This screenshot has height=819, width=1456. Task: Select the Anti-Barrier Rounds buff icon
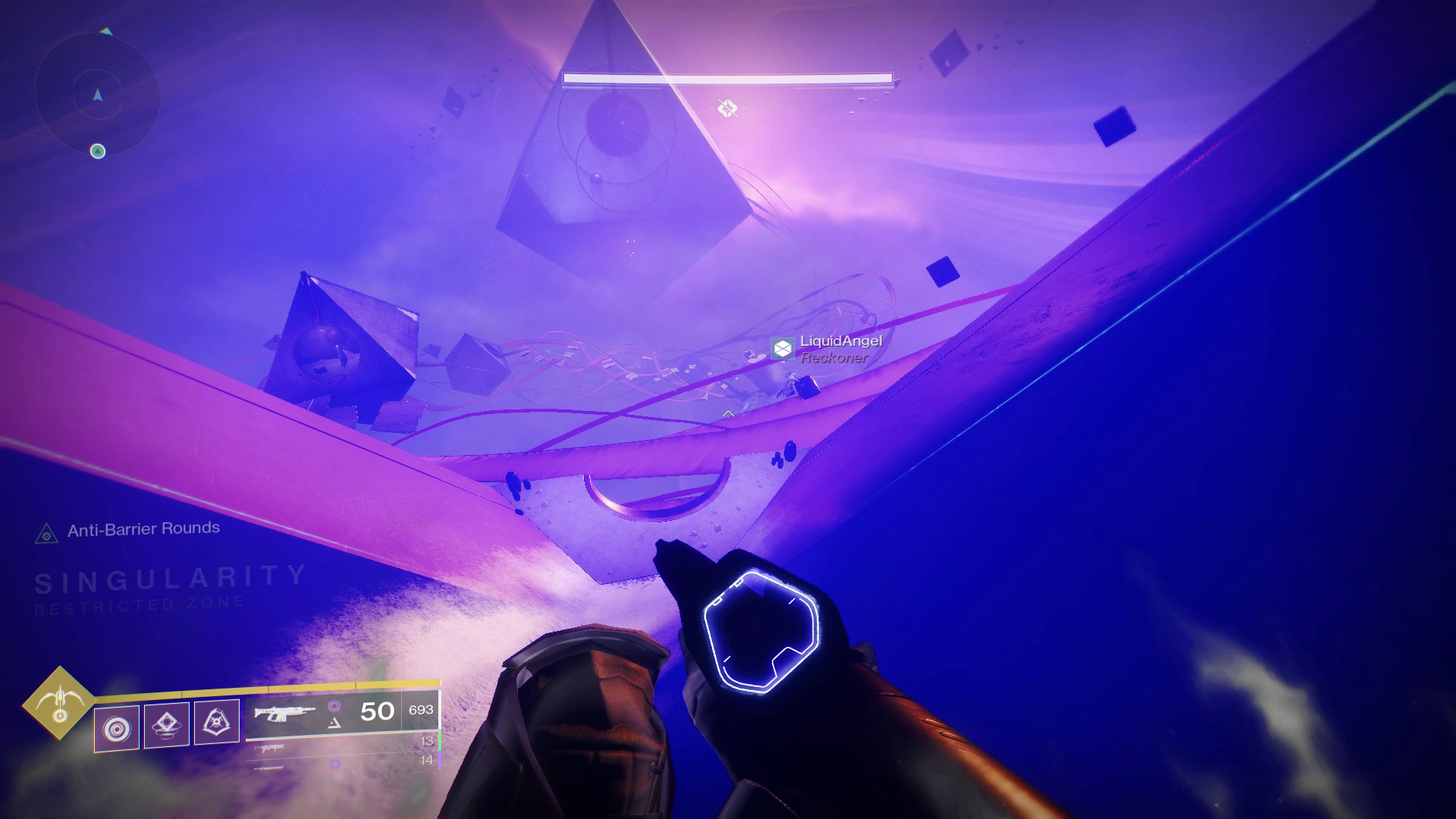click(x=47, y=534)
